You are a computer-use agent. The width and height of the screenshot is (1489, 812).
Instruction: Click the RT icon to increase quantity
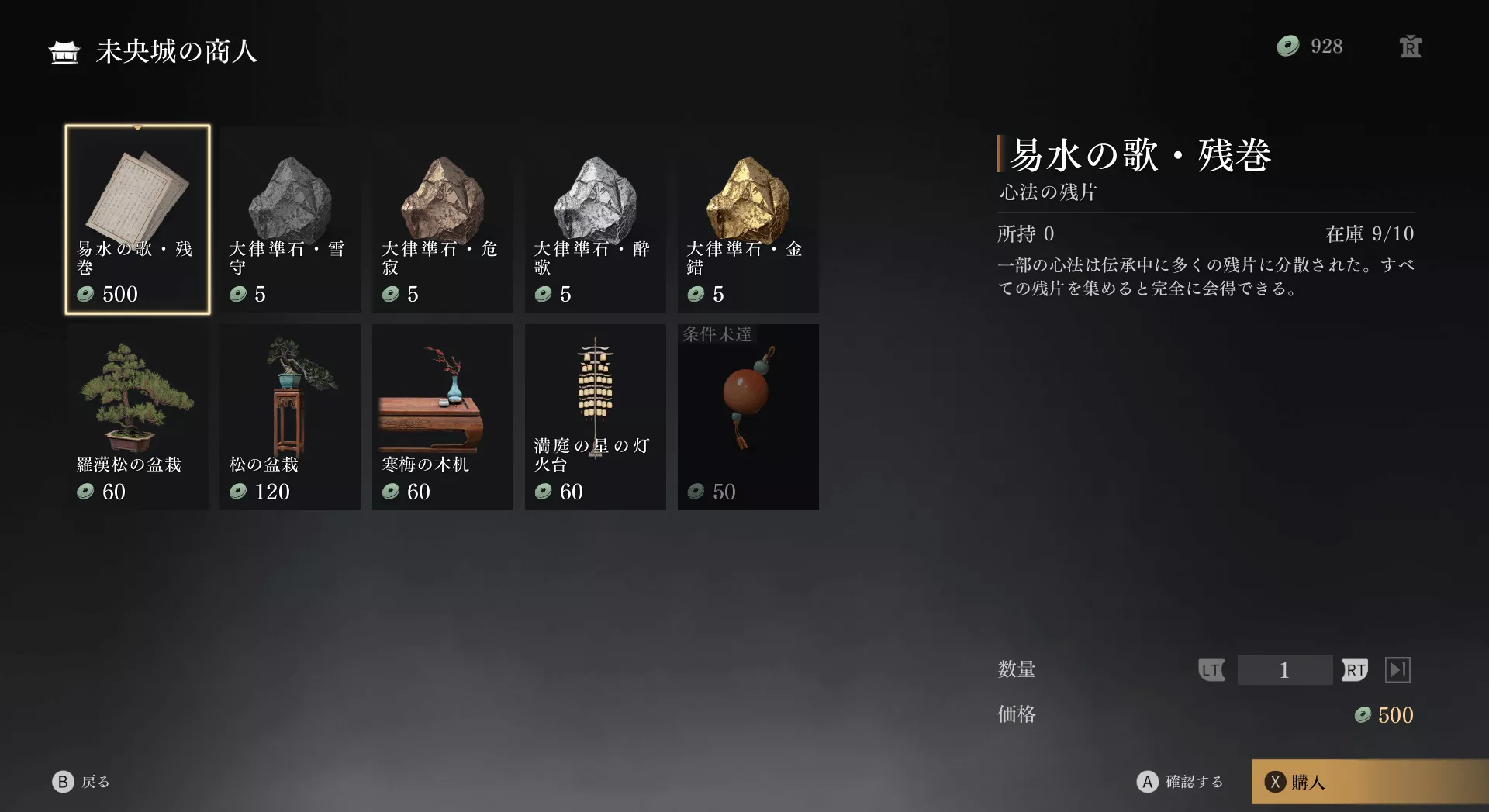pos(1355,670)
